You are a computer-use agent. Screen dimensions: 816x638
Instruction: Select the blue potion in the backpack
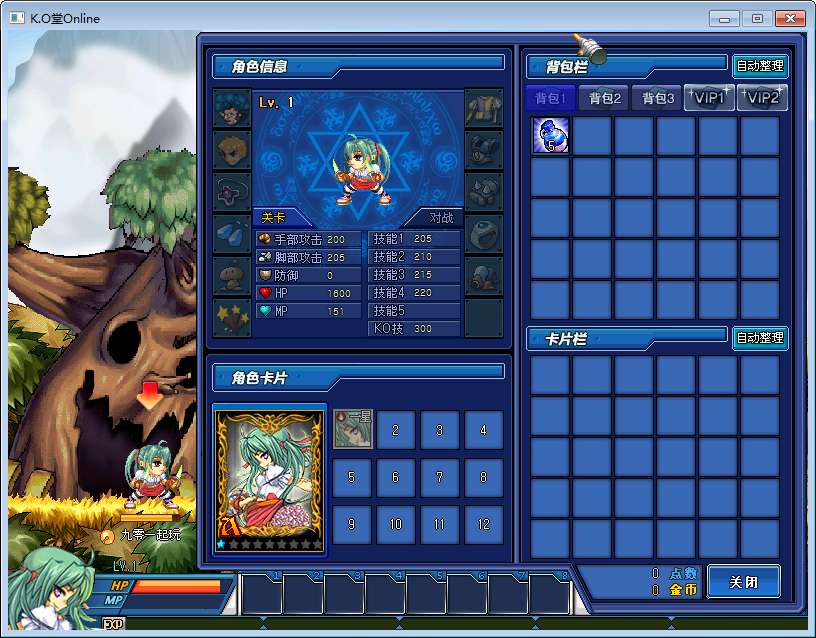[x=551, y=135]
